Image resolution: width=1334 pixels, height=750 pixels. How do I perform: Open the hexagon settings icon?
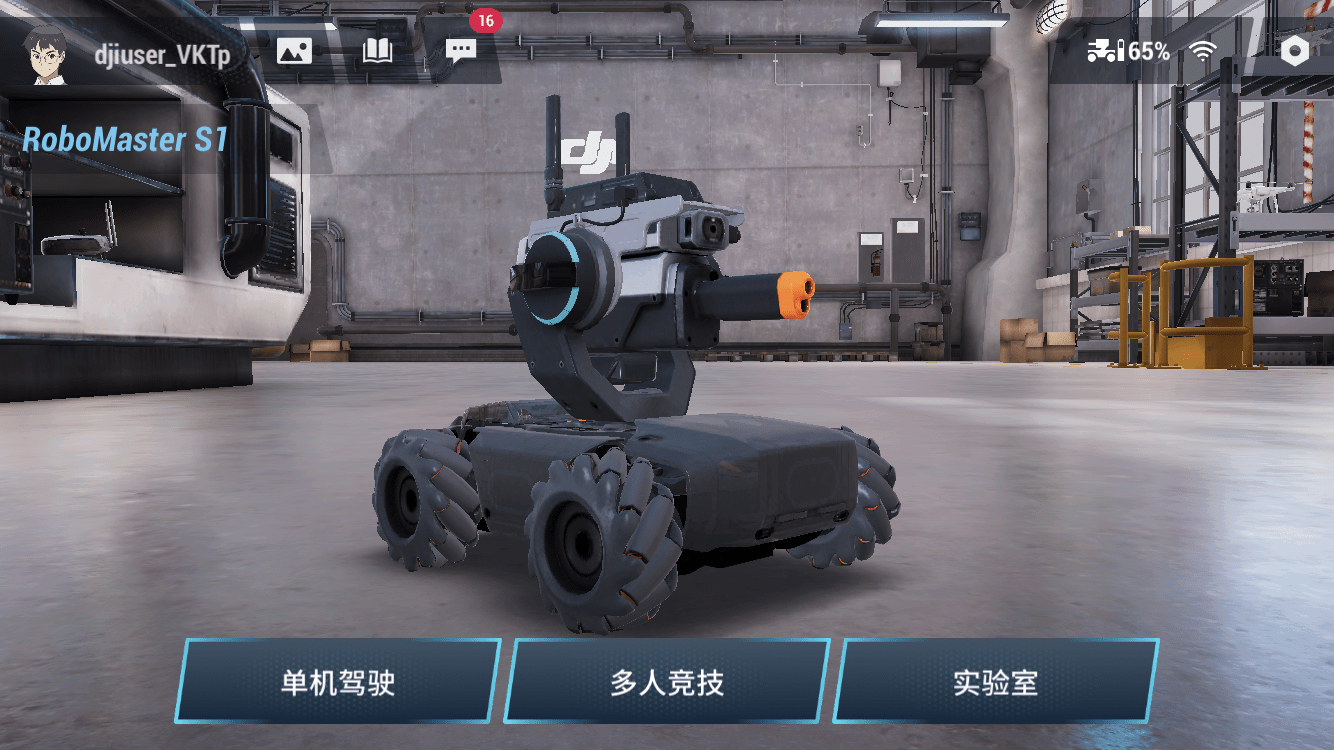(x=1295, y=51)
